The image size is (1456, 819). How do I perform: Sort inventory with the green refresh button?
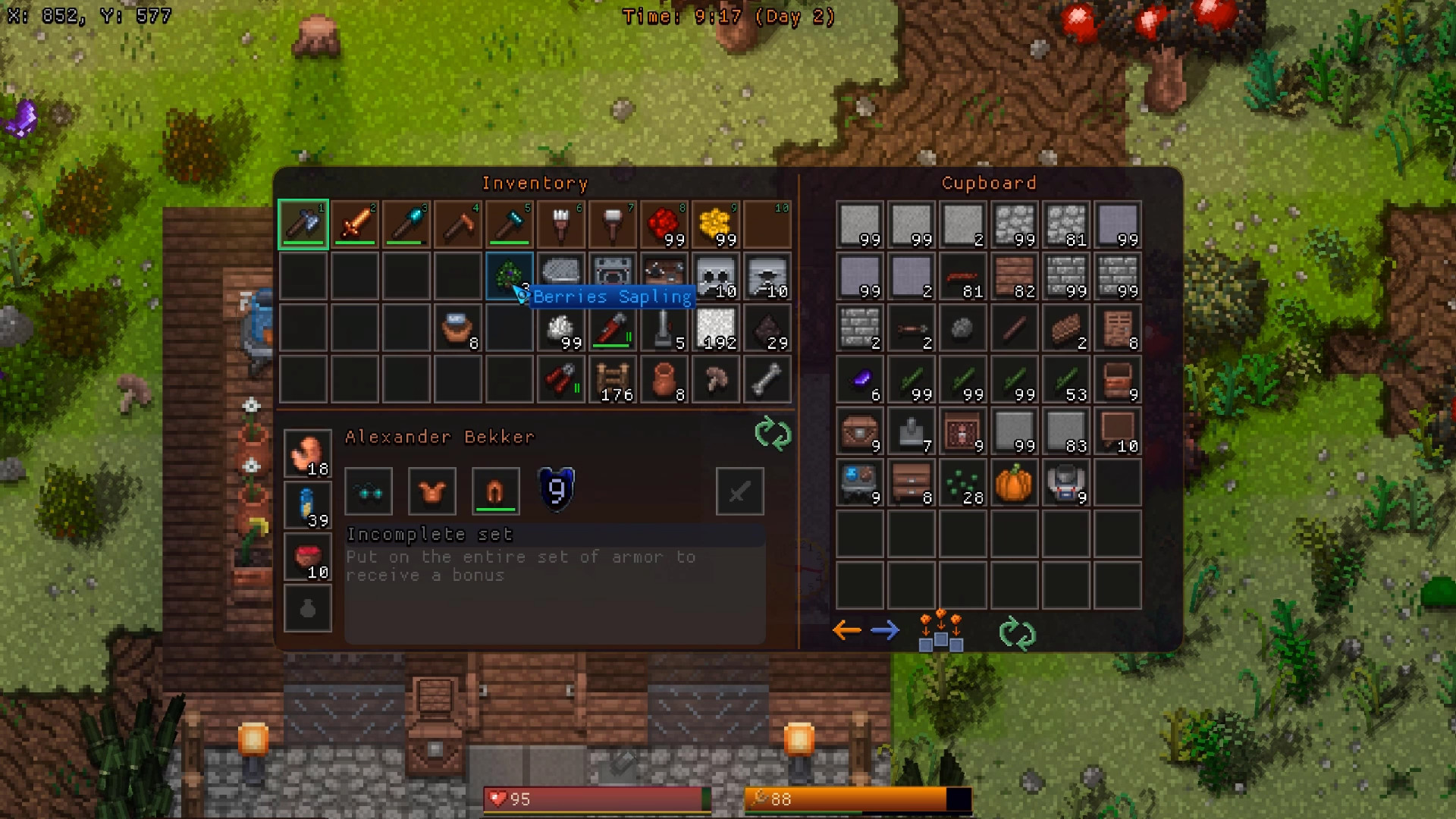[773, 435]
